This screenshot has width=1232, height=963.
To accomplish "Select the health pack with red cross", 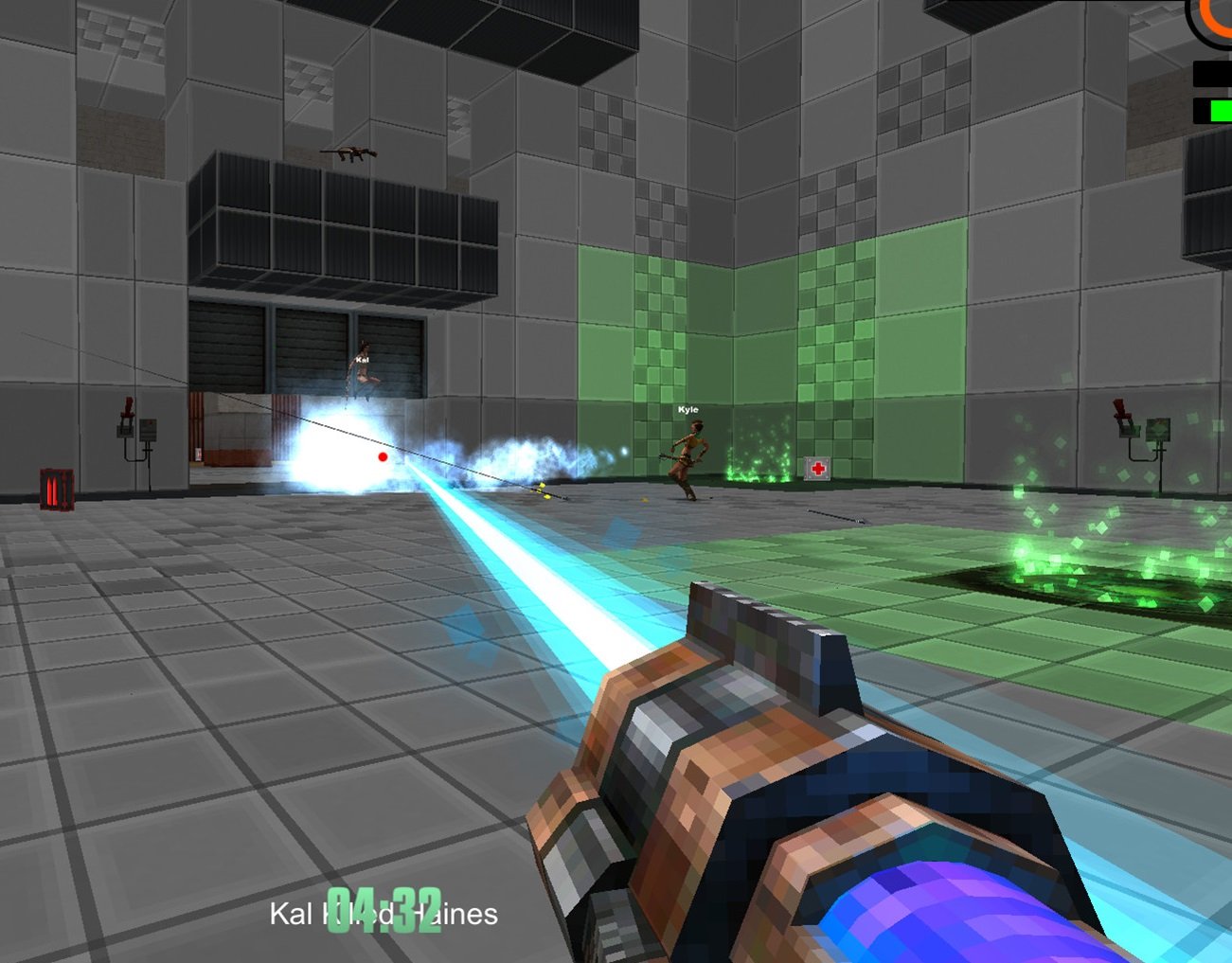I will click(818, 467).
